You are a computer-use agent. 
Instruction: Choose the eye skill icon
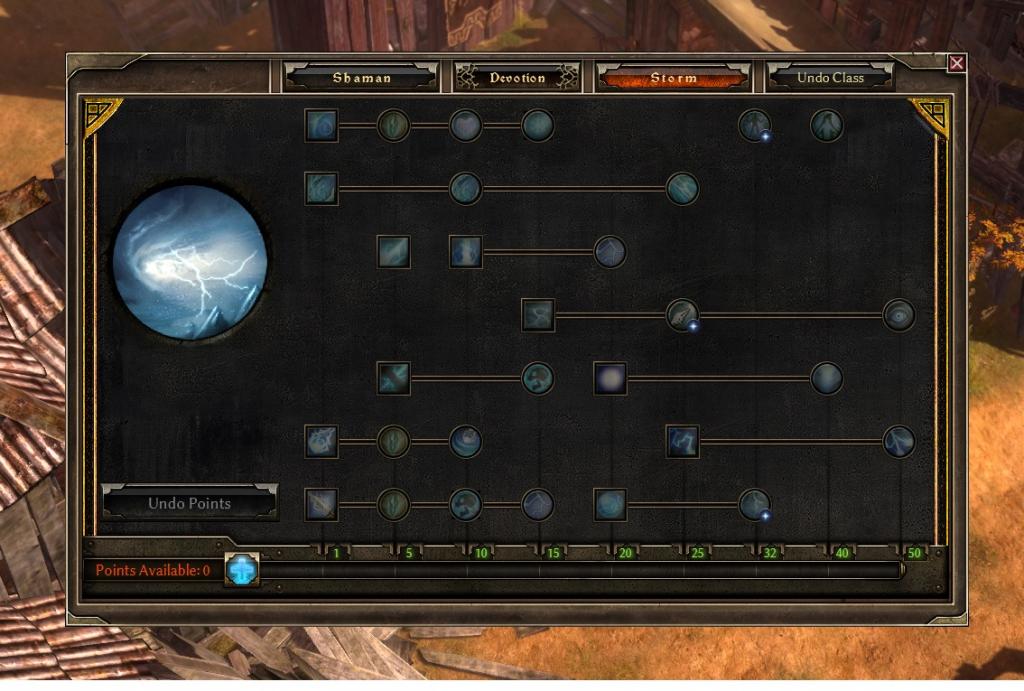[899, 315]
